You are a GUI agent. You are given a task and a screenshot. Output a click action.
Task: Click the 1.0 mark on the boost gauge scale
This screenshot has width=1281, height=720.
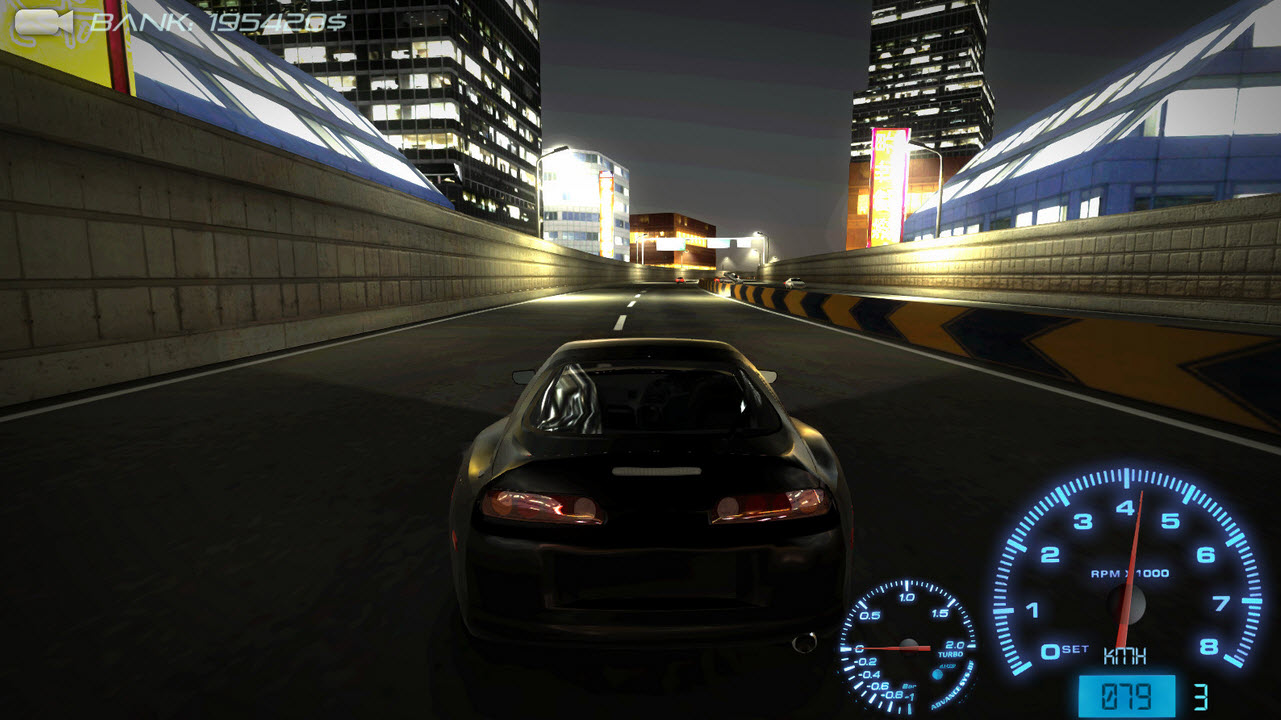[905, 596]
